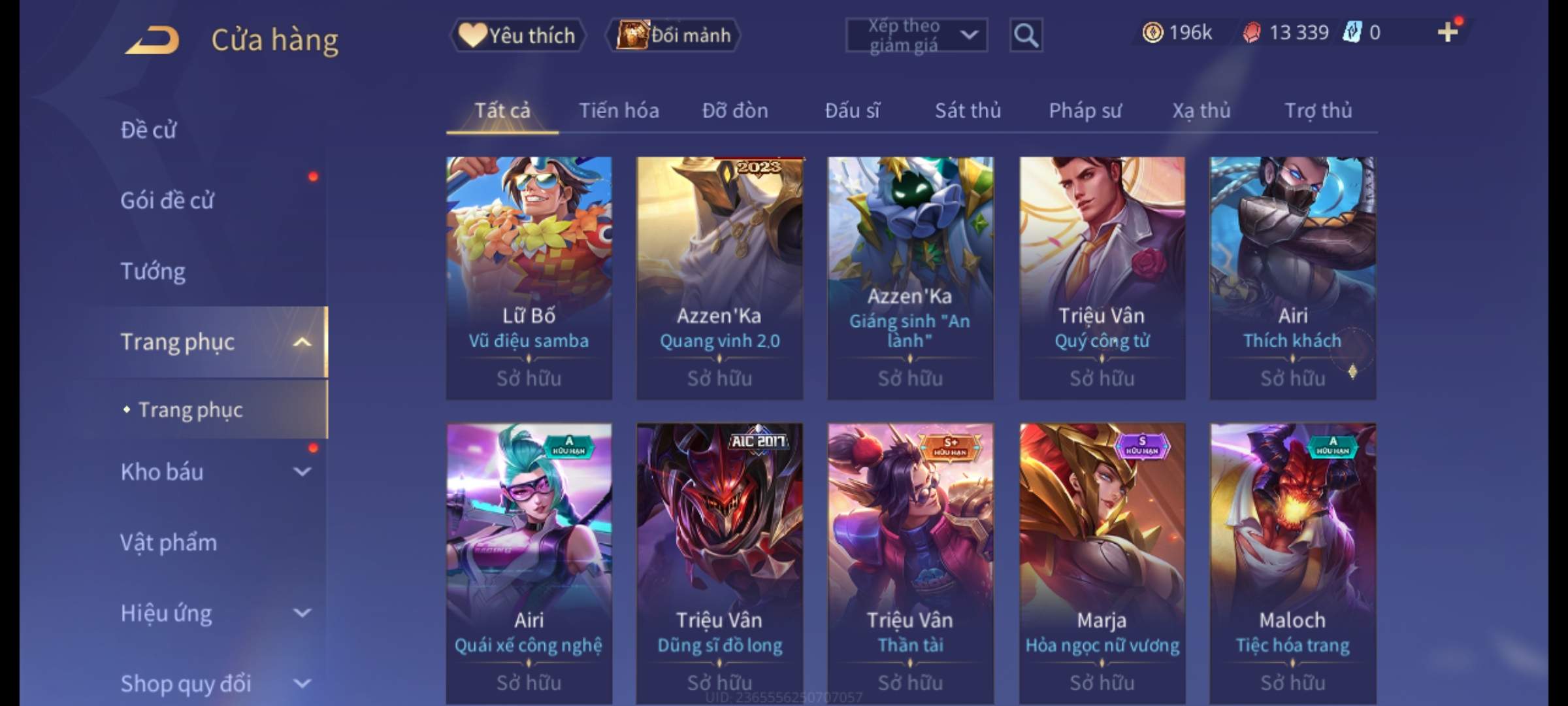Open the Xếp theo giảm giá dropdown

point(916,35)
